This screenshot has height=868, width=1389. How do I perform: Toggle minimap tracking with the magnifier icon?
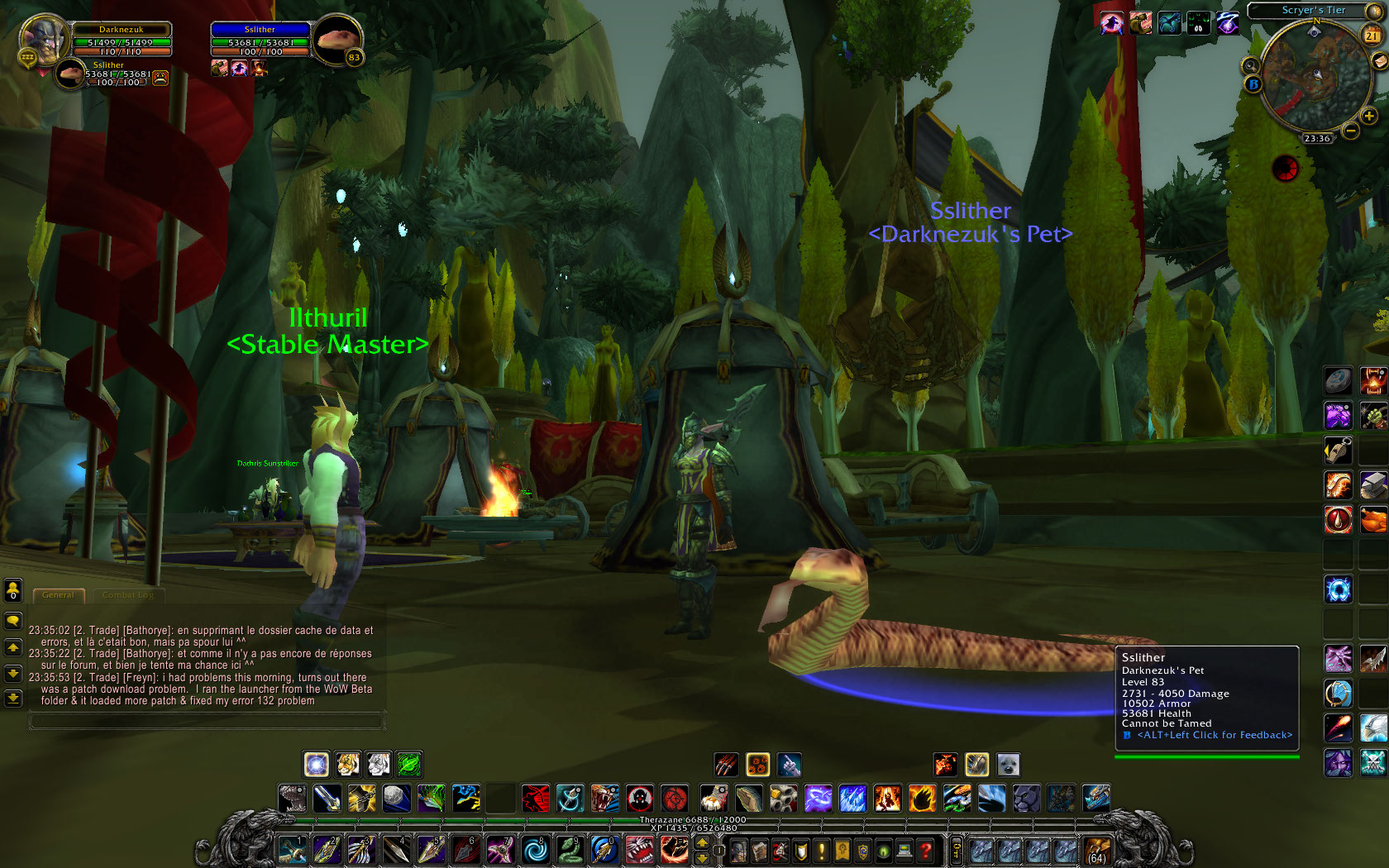[1250, 64]
